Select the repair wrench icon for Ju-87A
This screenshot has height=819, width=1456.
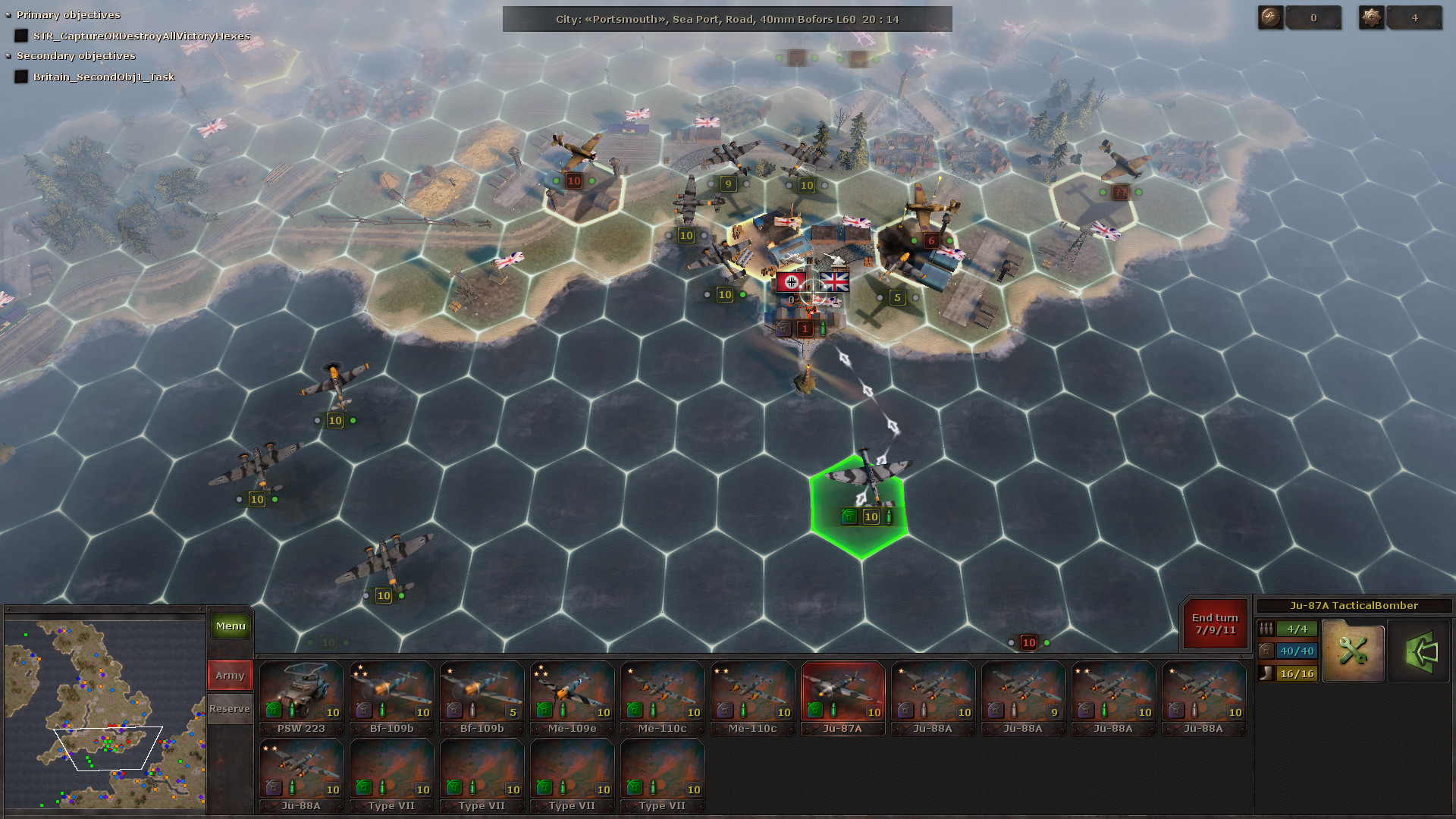(x=1353, y=650)
